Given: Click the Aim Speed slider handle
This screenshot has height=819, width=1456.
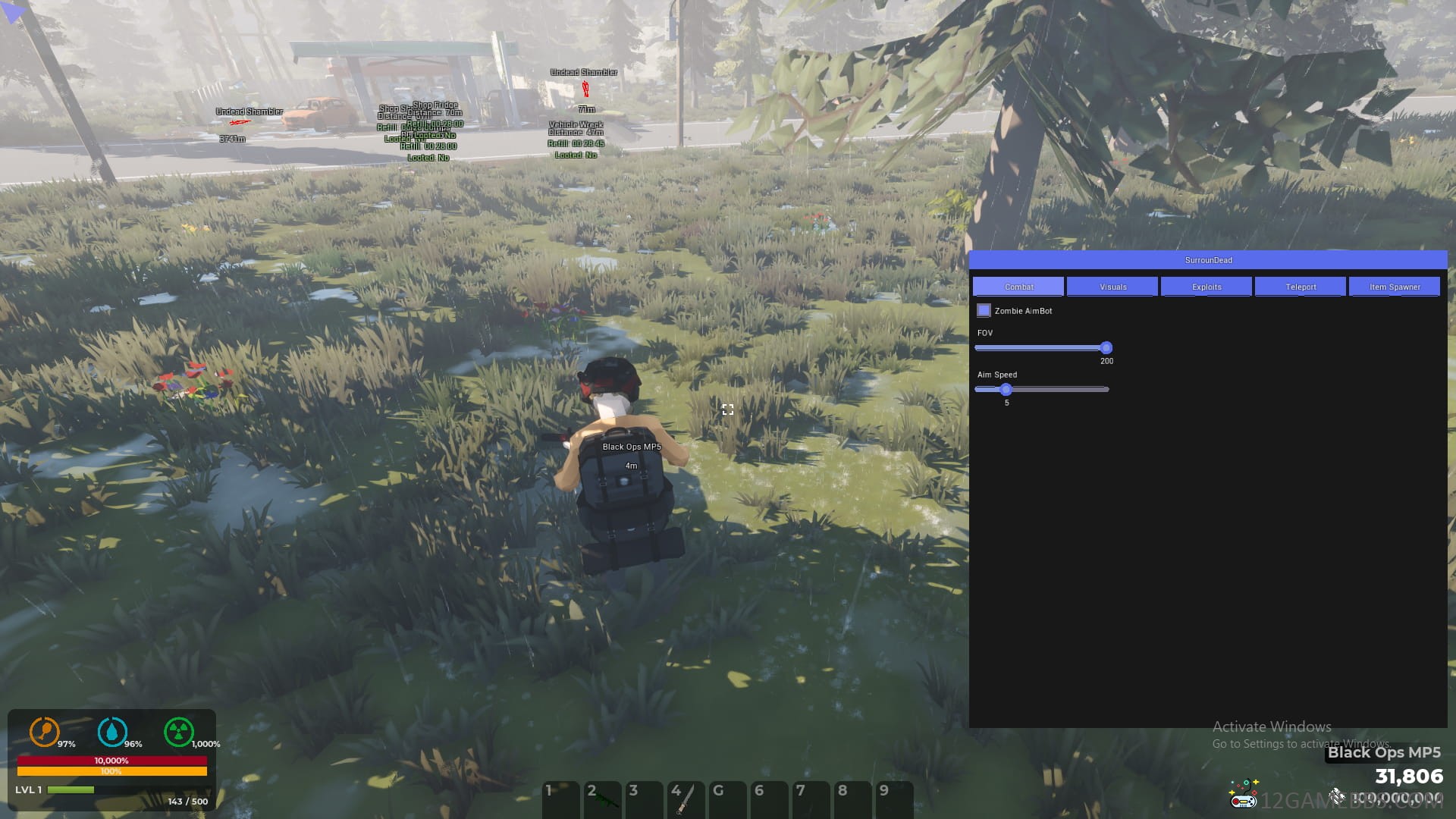Looking at the screenshot, I should pyautogui.click(x=1006, y=390).
